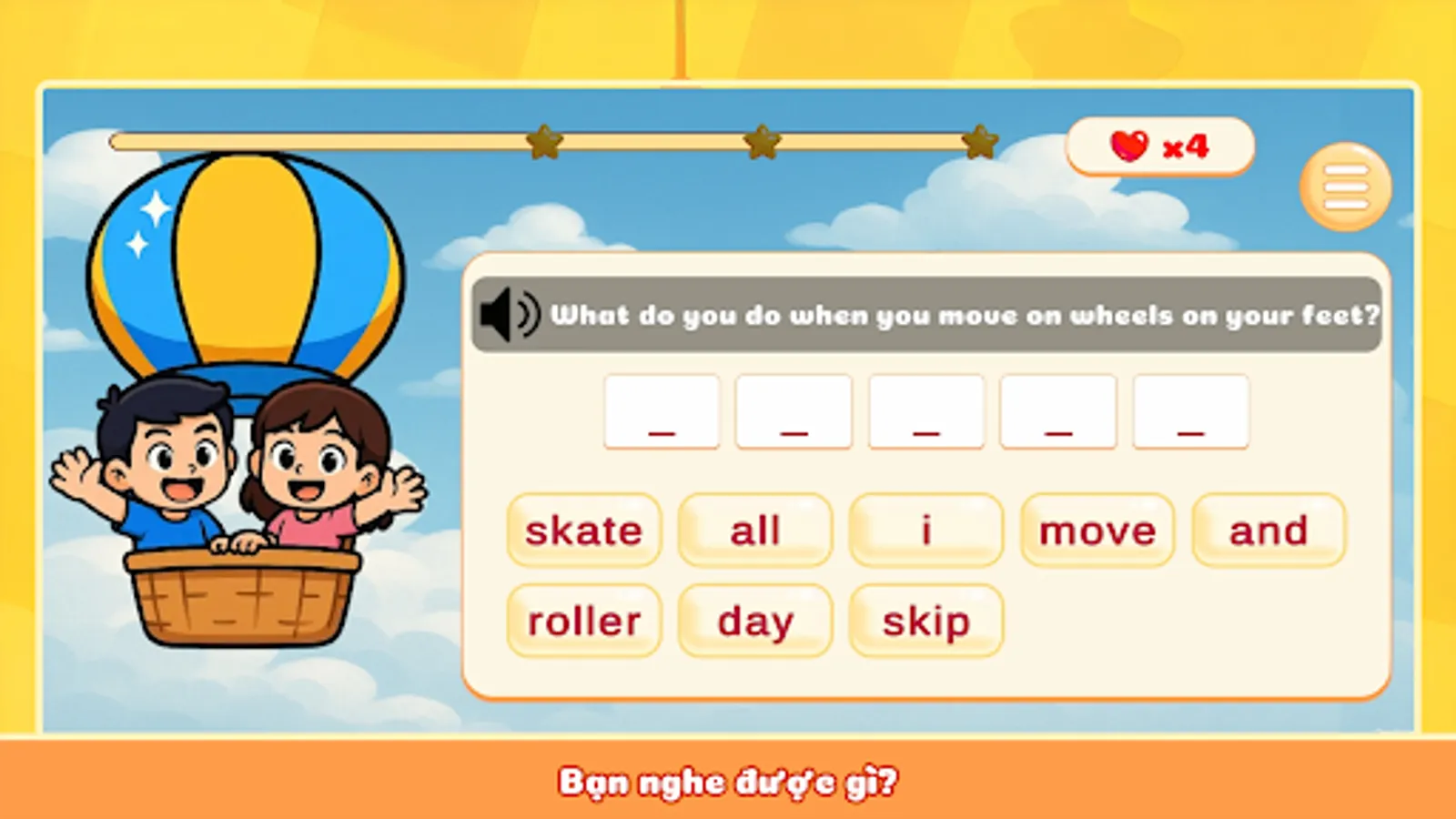The image size is (1456, 819).
Task: Click the first empty answer blank
Action: (662, 411)
